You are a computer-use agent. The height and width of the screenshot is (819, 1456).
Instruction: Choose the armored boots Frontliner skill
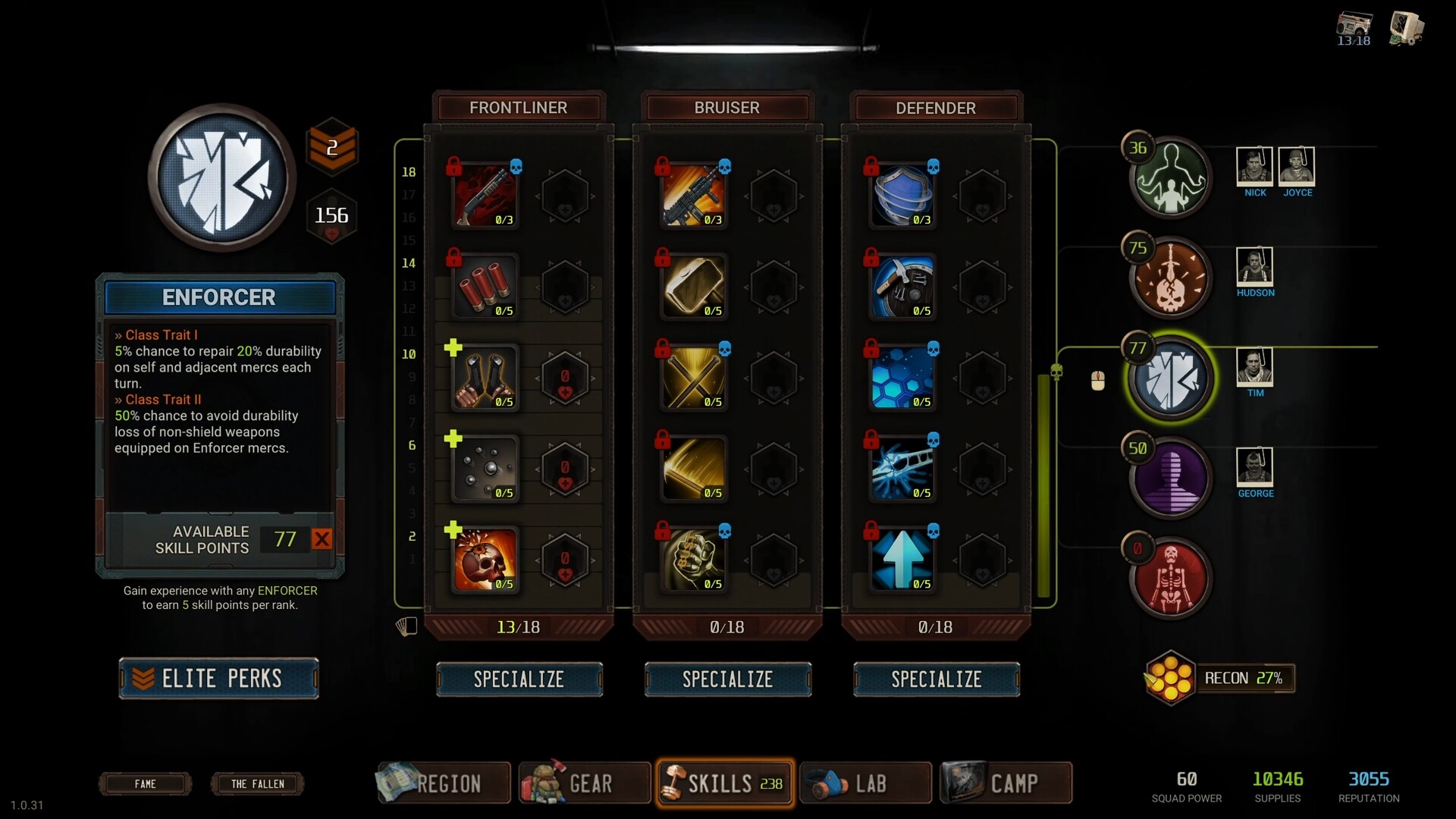click(485, 378)
